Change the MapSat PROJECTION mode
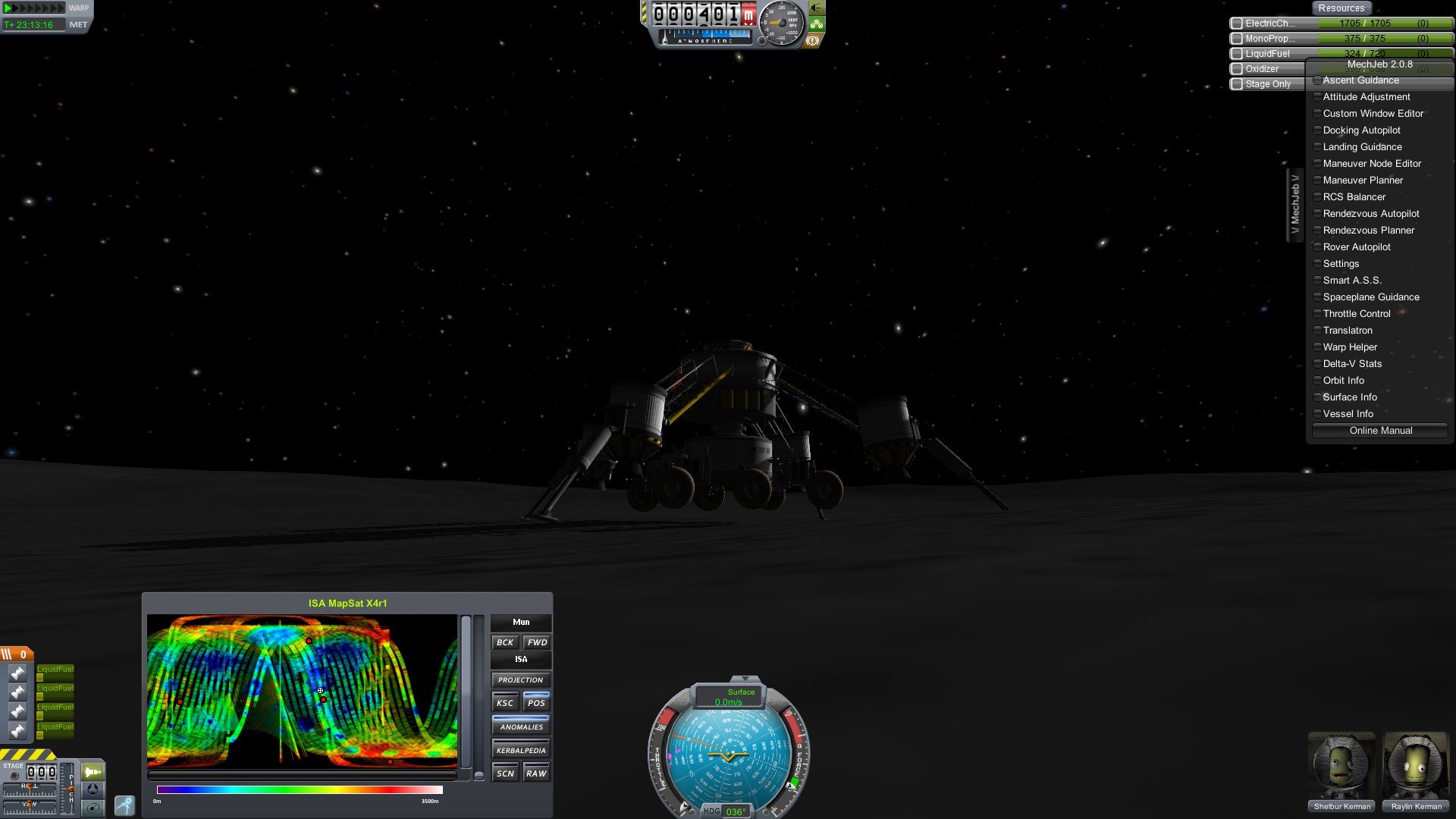 point(520,680)
